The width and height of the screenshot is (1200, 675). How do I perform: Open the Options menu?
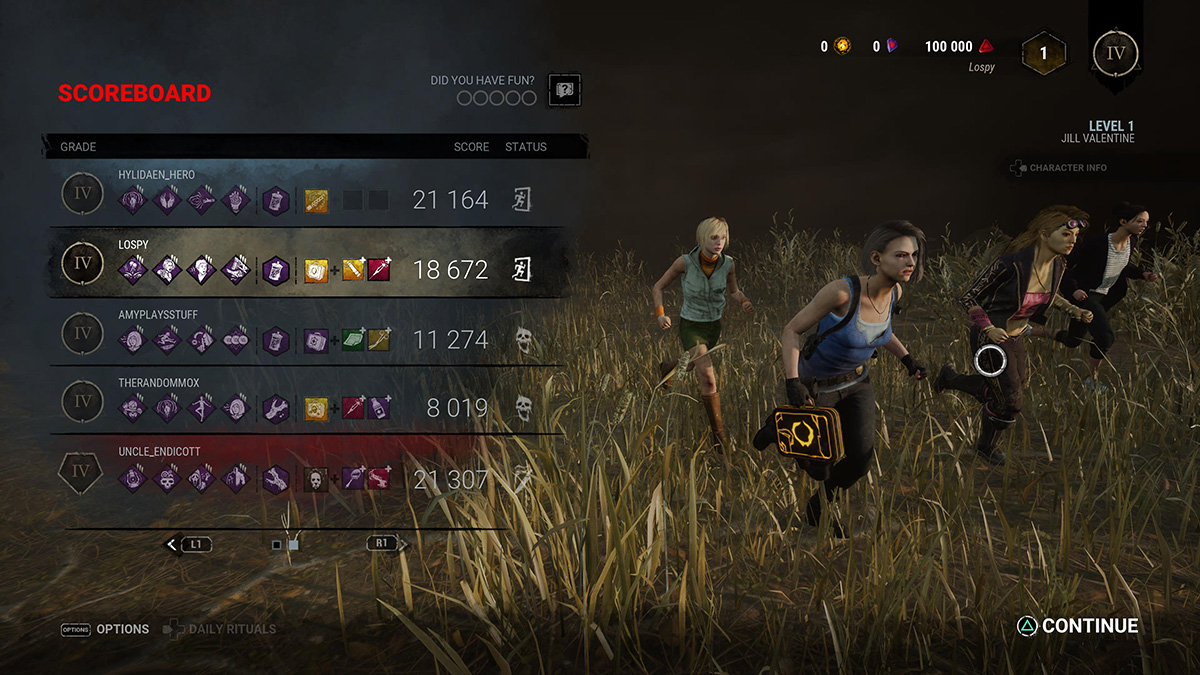pyautogui.click(x=105, y=629)
